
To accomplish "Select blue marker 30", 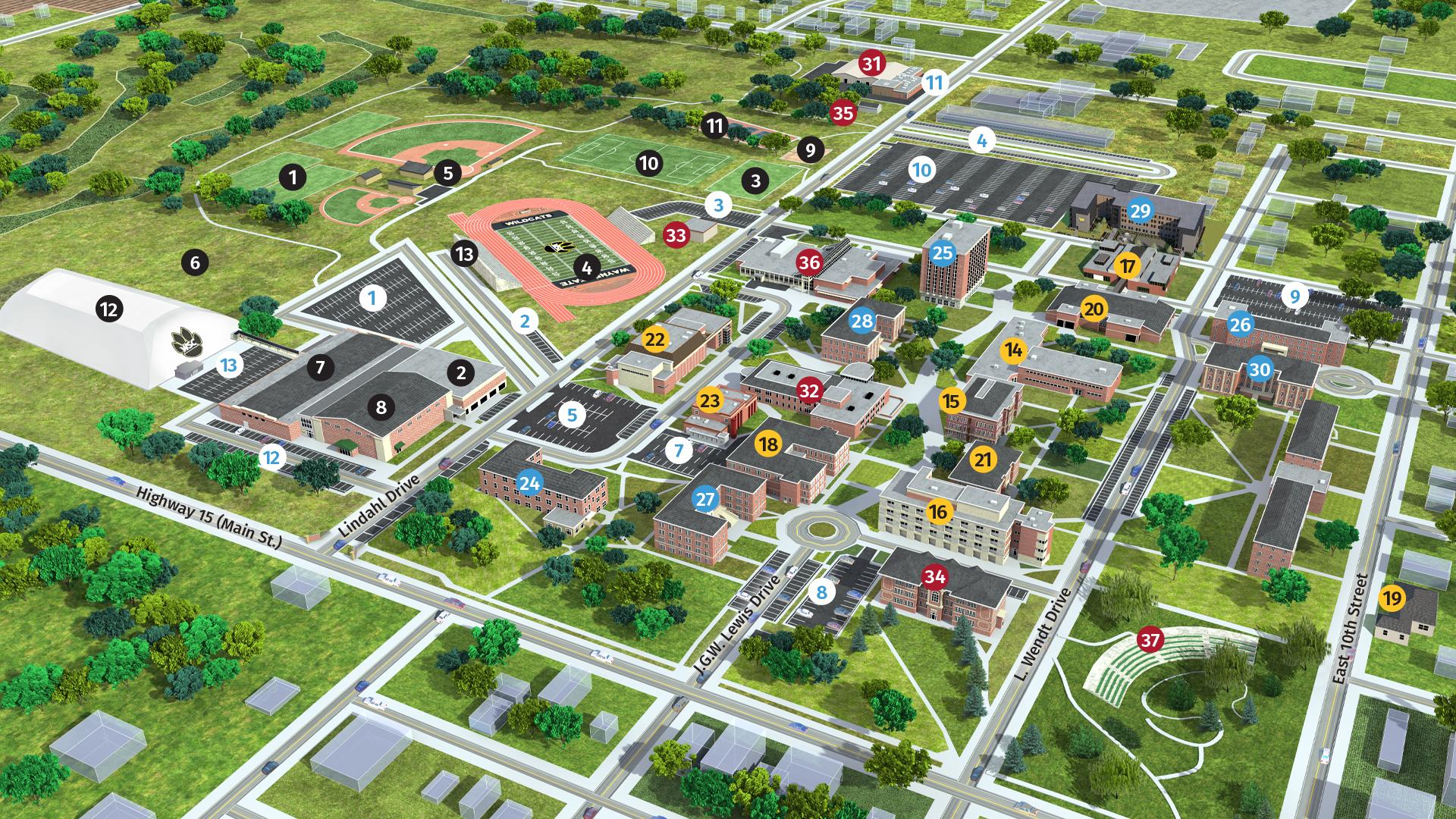I will 1260,369.
